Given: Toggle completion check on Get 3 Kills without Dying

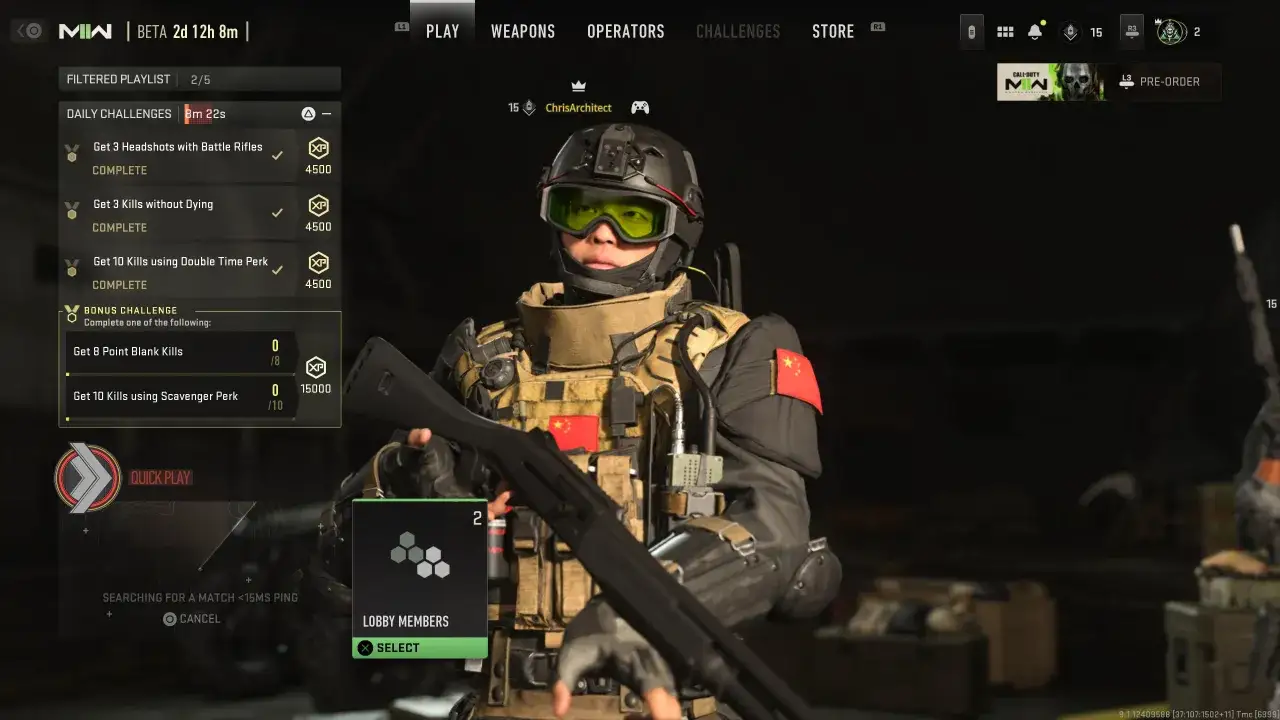Looking at the screenshot, I should pos(278,213).
